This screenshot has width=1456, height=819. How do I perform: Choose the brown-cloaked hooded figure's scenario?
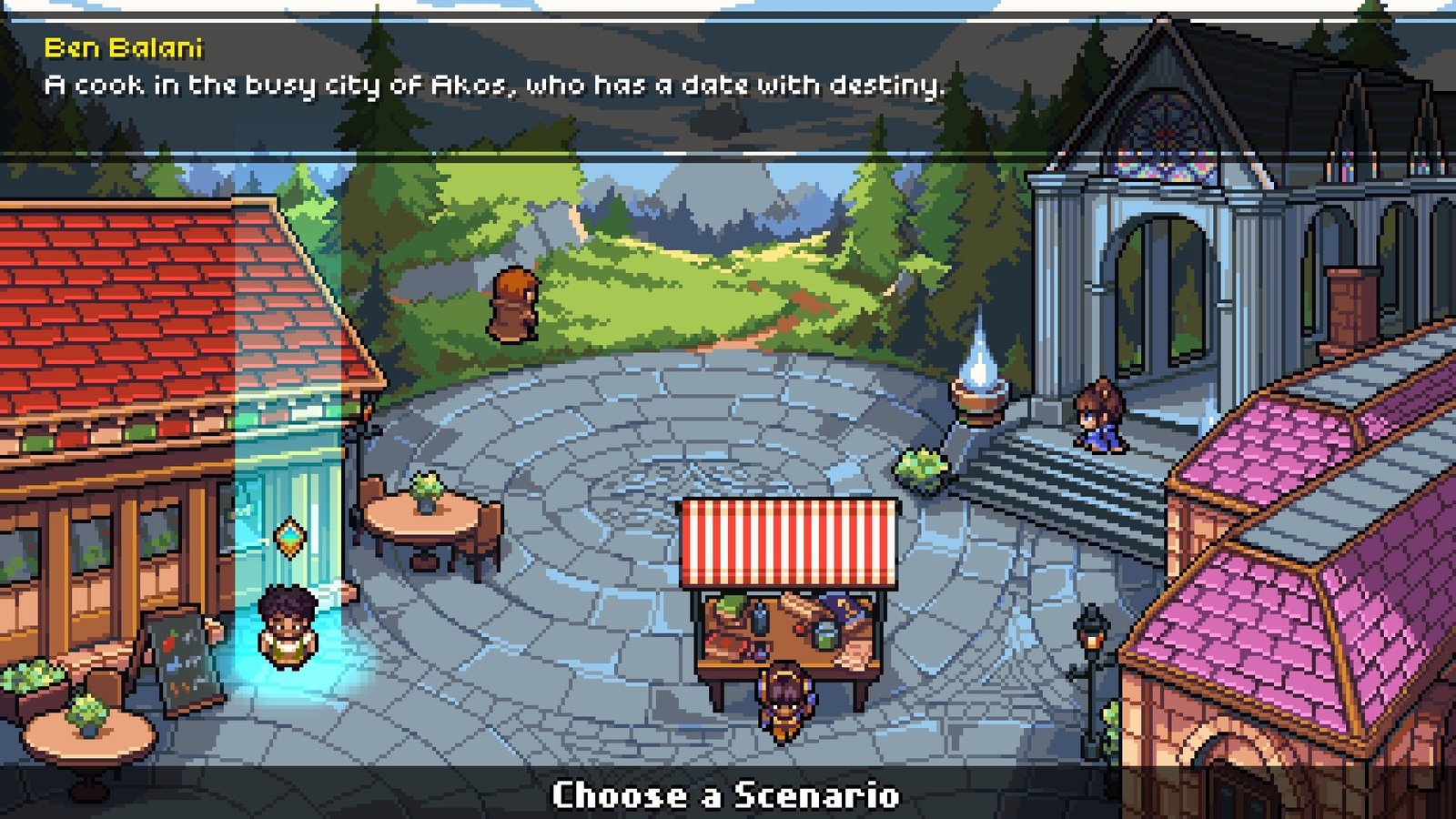coord(513,306)
